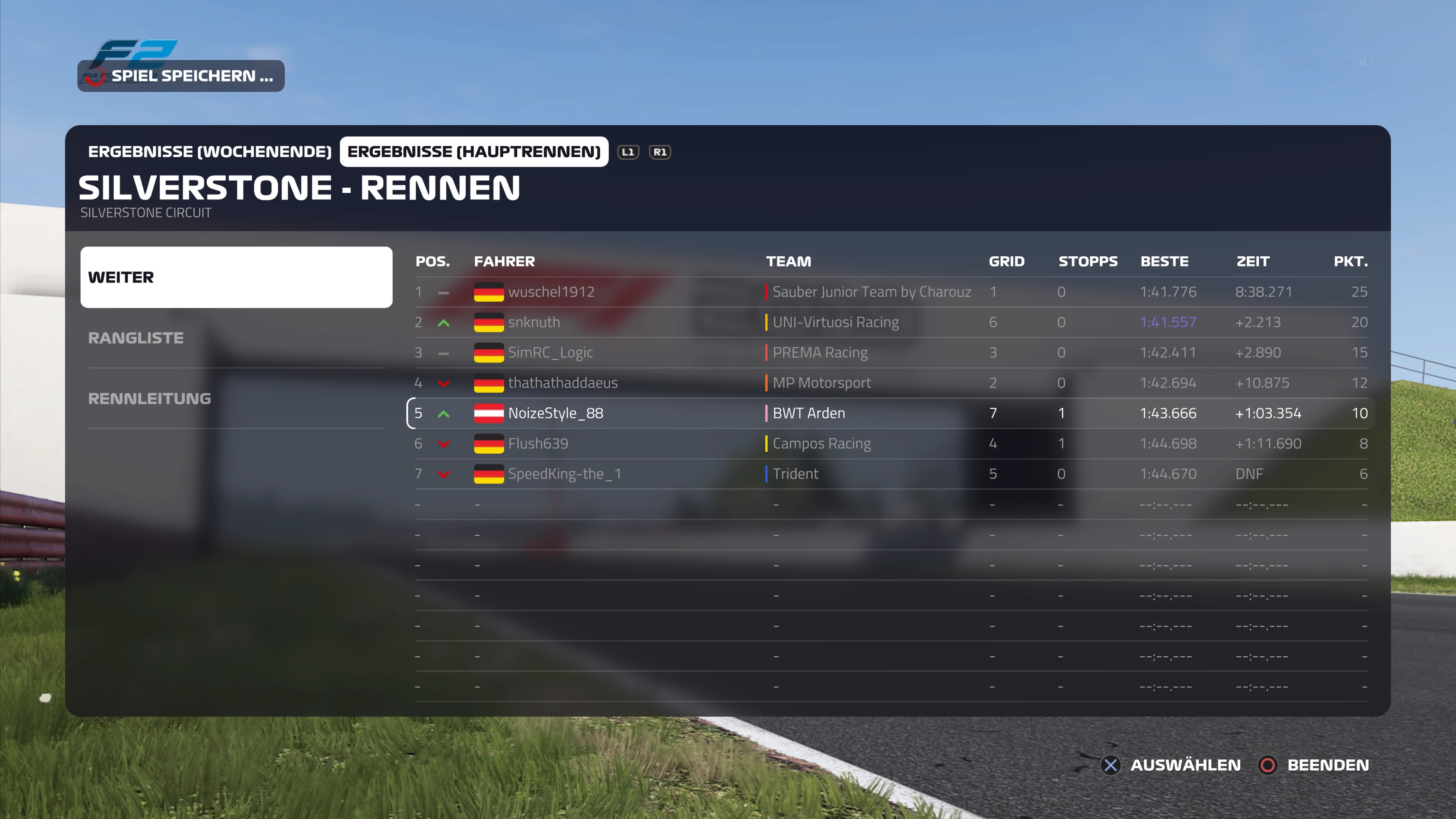Open the RANGLISTE menu option
The image size is (1456, 819).
point(236,338)
